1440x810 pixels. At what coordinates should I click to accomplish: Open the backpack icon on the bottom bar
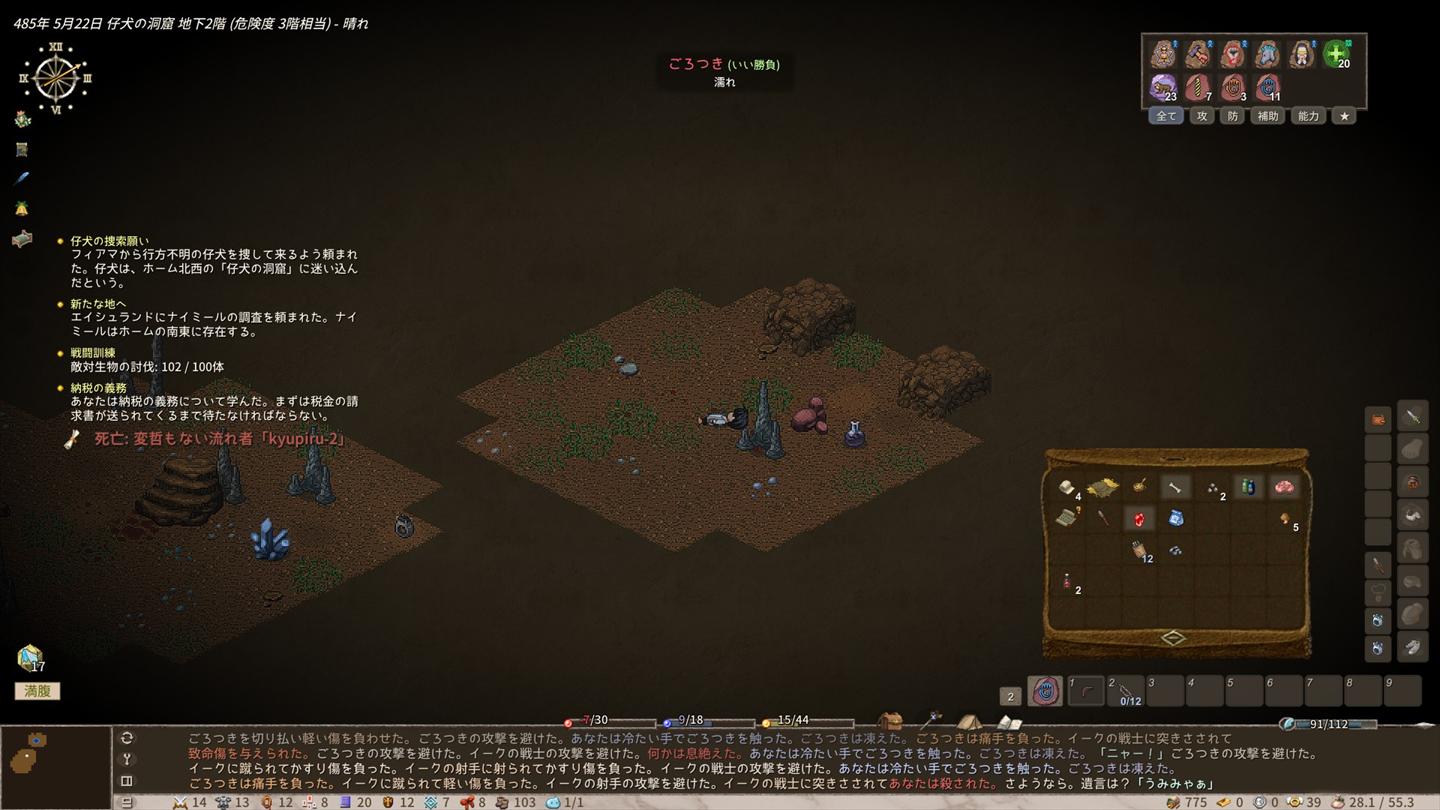(x=890, y=721)
